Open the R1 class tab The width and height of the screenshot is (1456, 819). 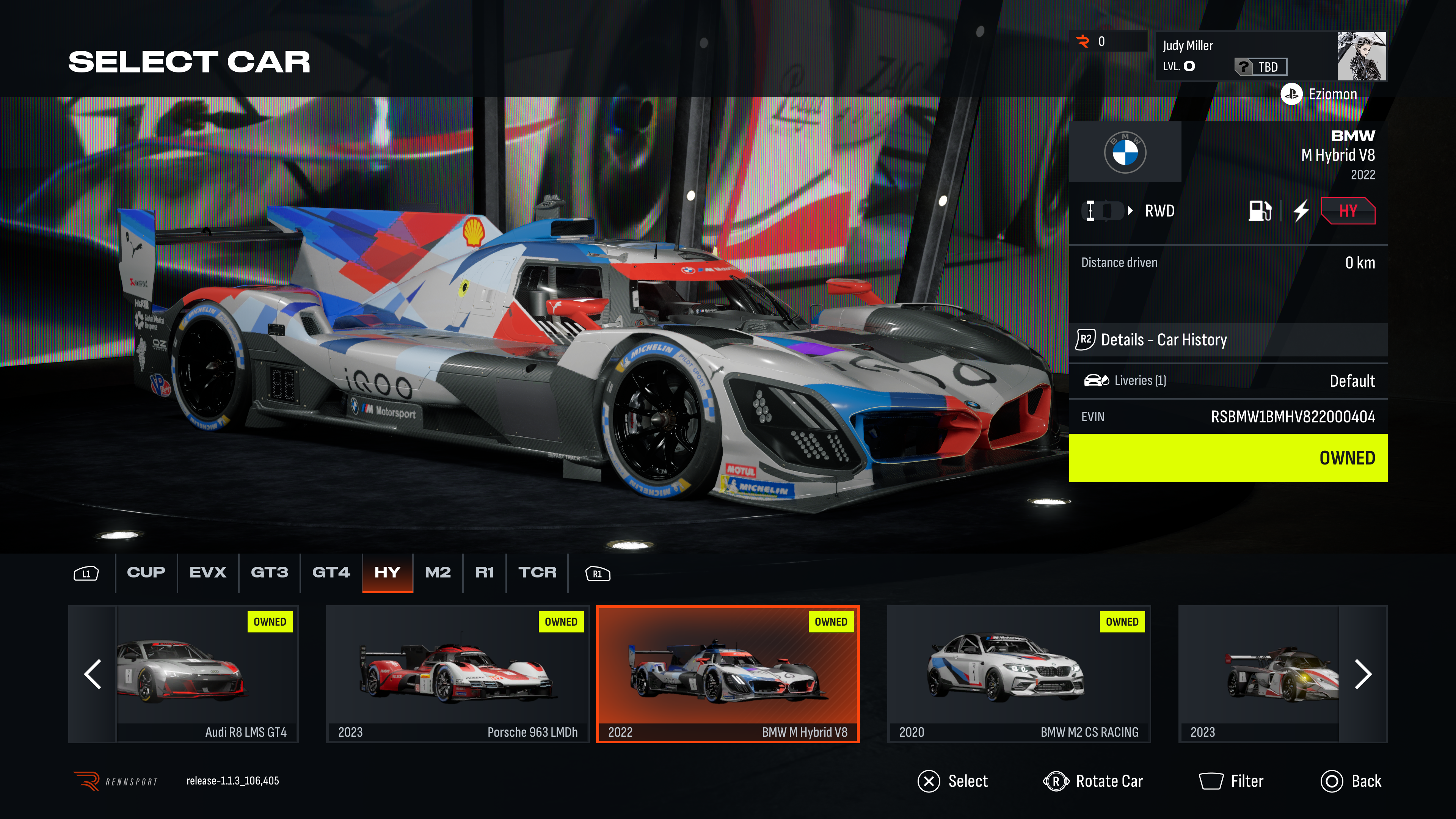tap(484, 573)
